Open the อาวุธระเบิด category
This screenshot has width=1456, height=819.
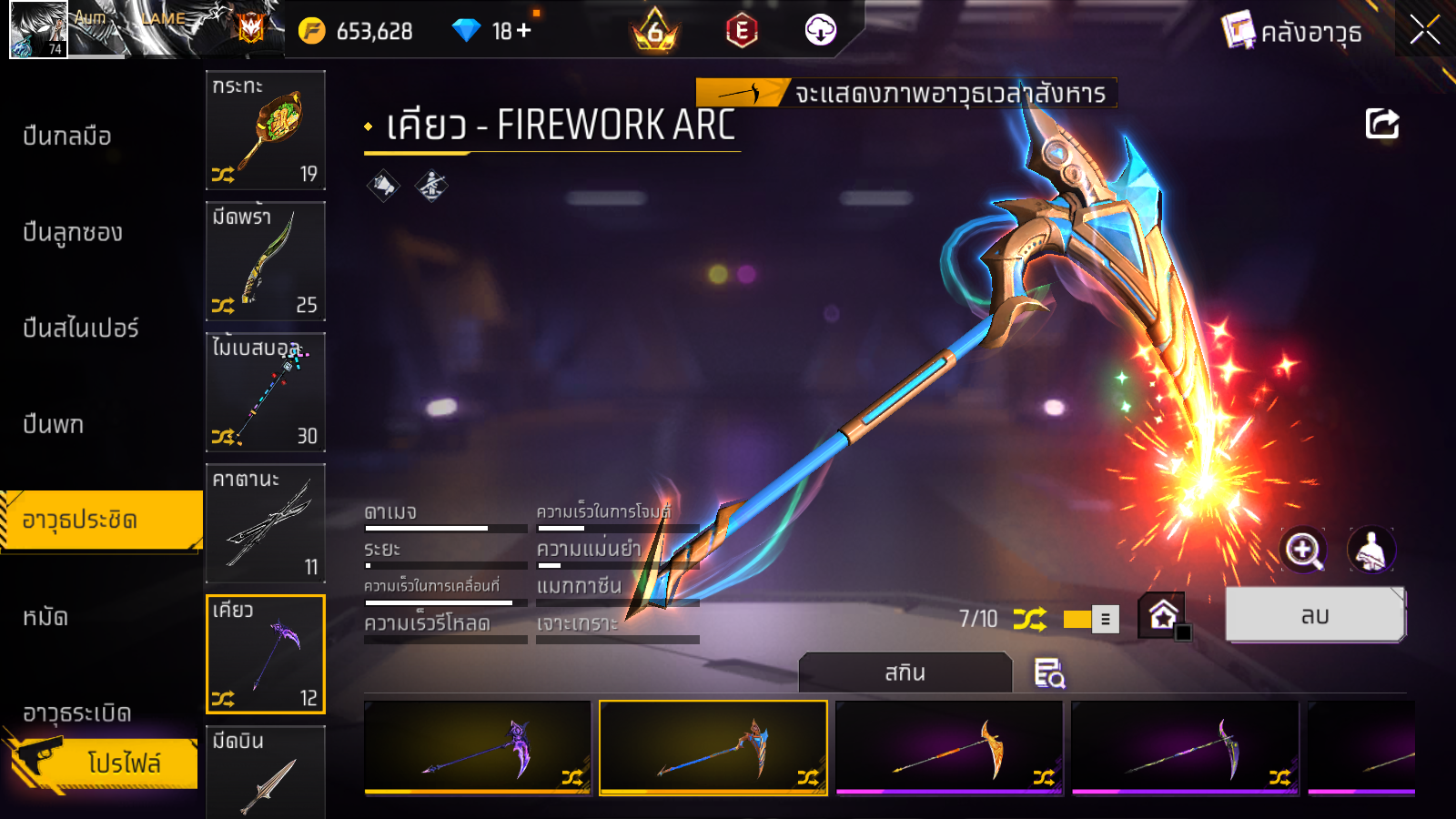click(x=77, y=713)
